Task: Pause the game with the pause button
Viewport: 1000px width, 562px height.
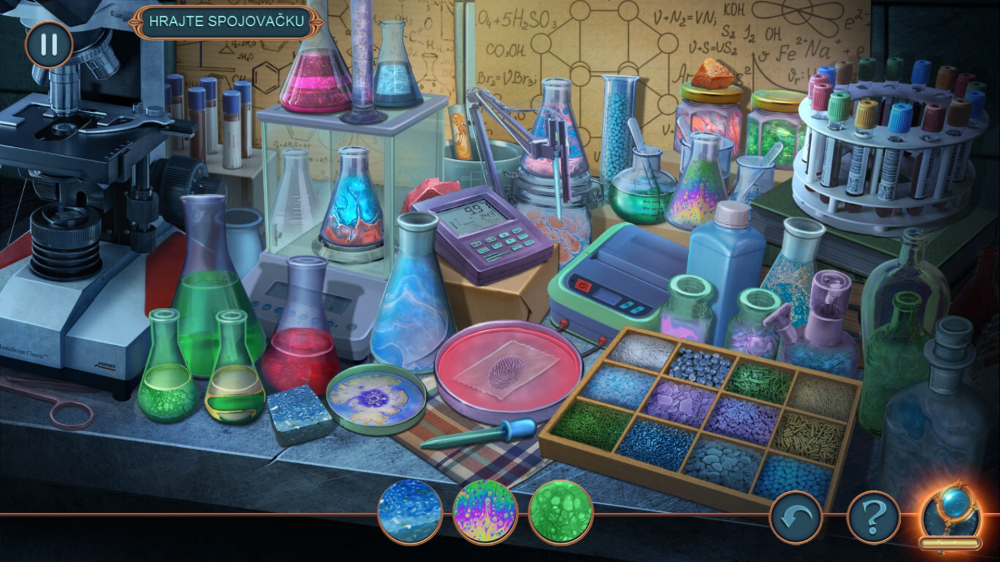Action: (48, 45)
